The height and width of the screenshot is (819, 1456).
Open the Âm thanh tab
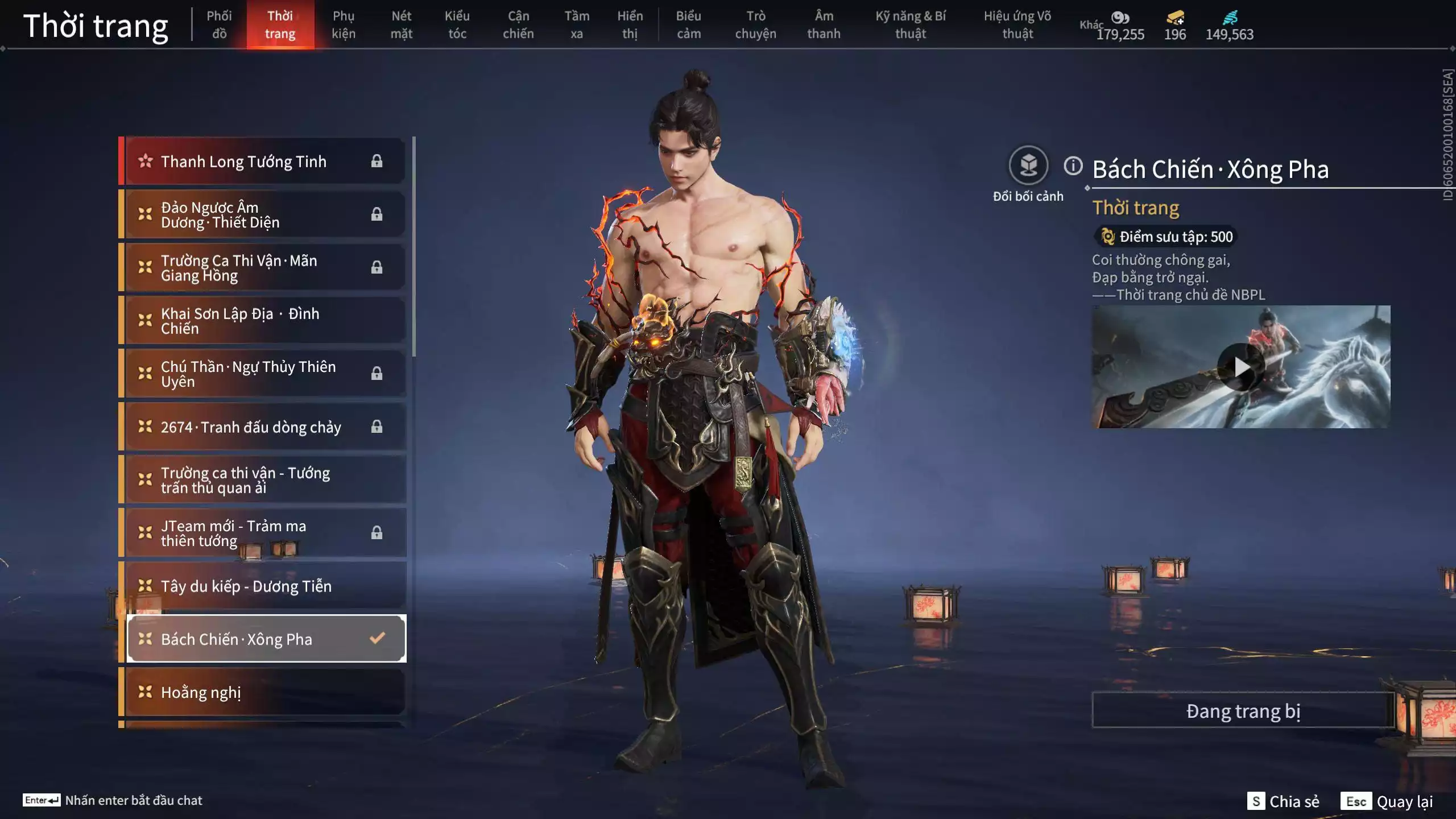[824, 25]
